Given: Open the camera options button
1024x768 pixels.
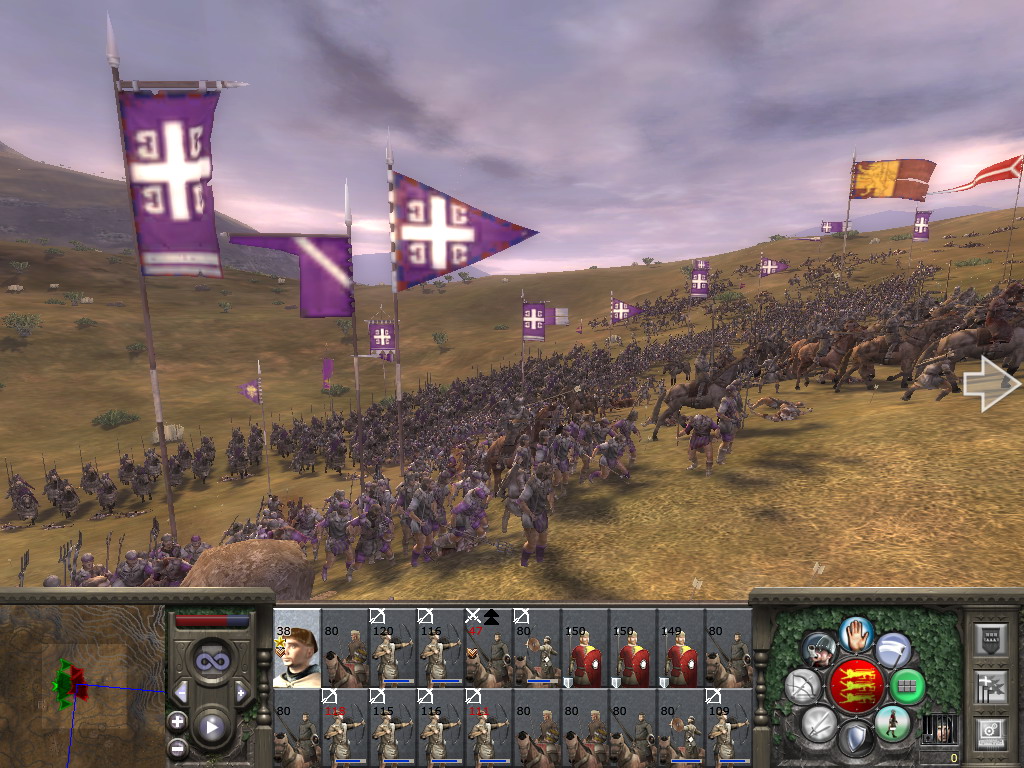Looking at the screenshot, I should (992, 732).
